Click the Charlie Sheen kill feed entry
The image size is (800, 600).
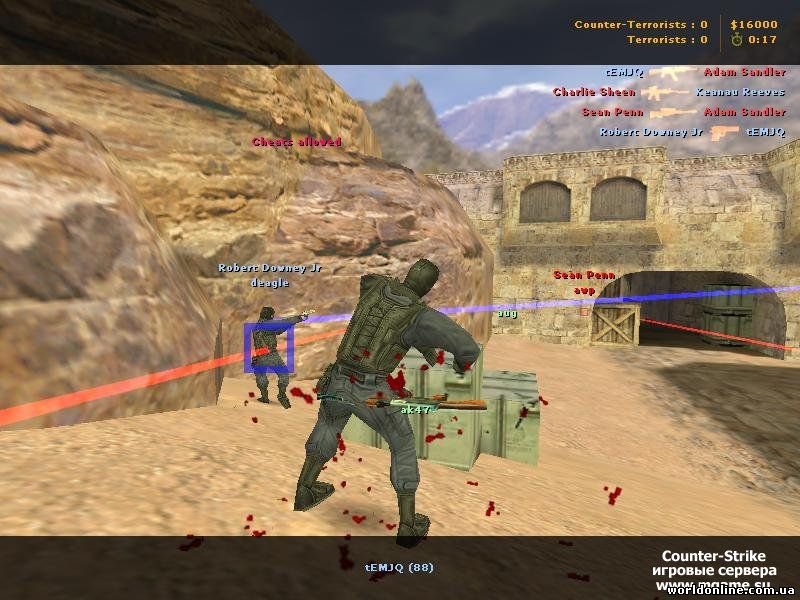(669, 92)
